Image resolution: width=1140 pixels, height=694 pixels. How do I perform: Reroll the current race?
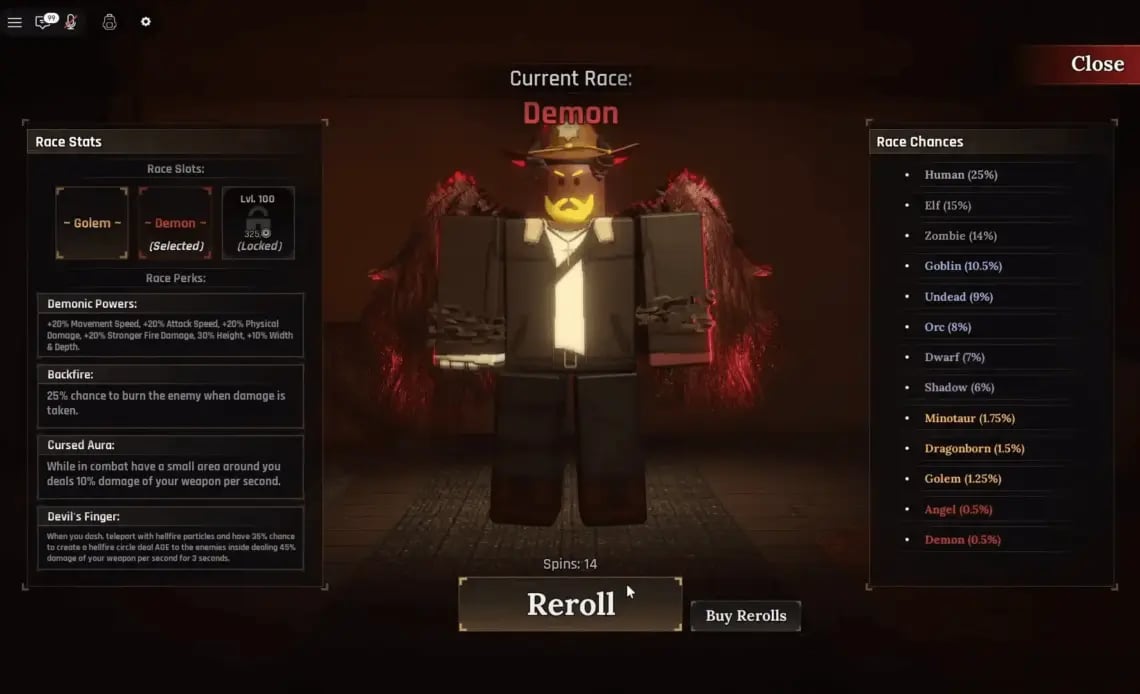tap(570, 604)
